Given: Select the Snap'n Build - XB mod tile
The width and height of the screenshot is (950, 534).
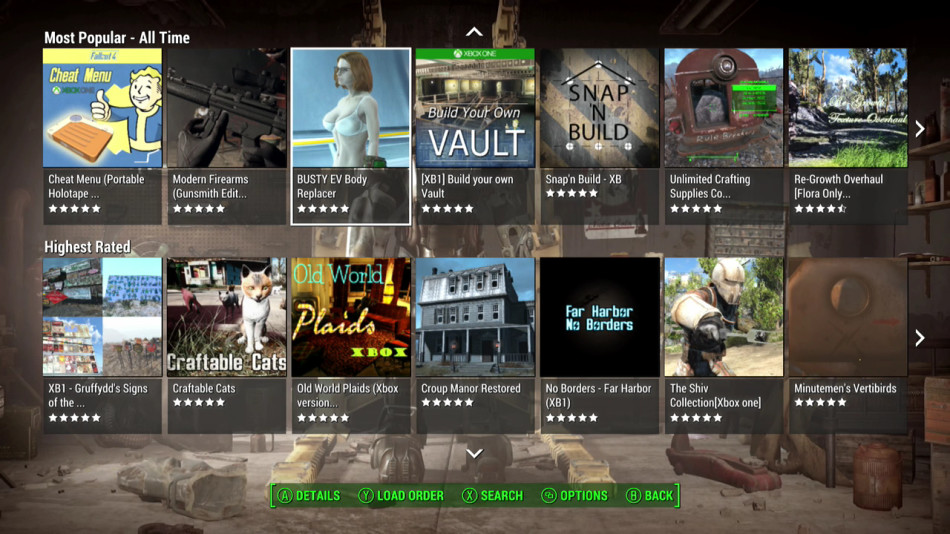Looking at the screenshot, I should pyautogui.click(x=599, y=135).
